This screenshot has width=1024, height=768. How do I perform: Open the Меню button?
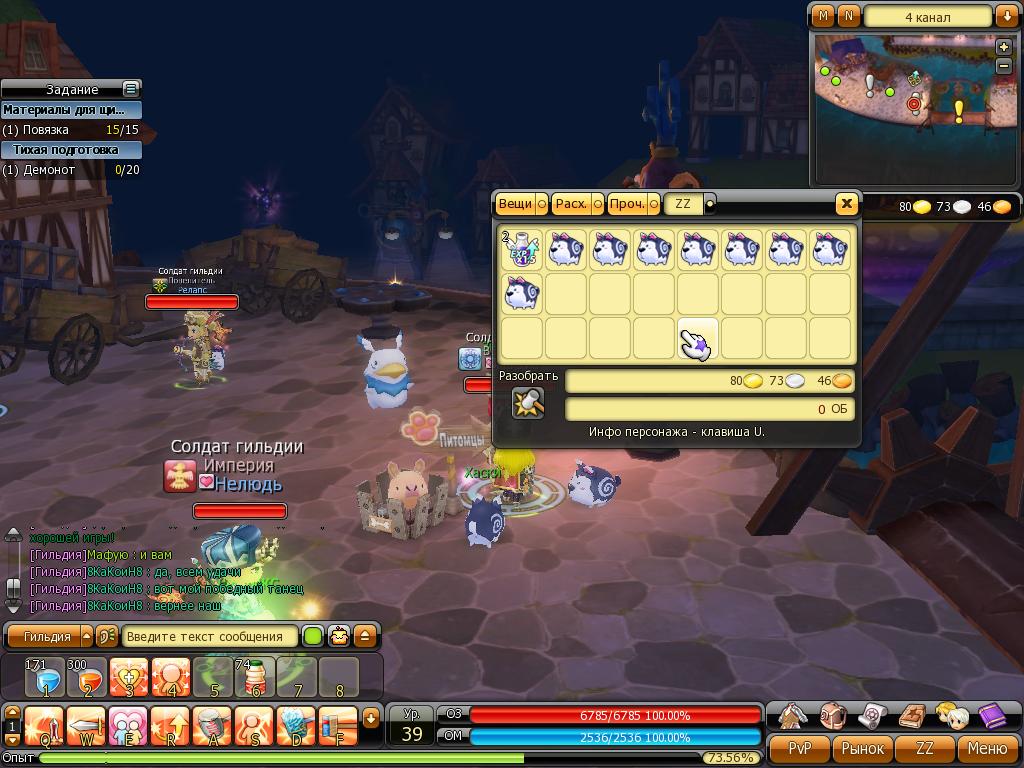coord(987,748)
